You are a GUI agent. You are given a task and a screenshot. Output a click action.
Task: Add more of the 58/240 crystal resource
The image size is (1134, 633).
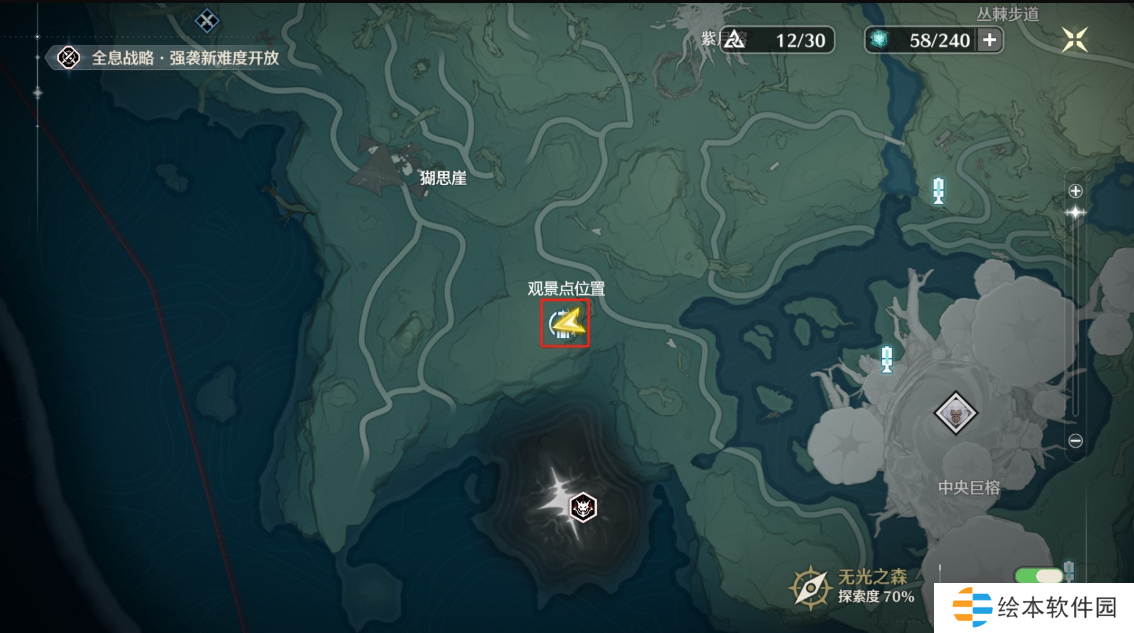coord(990,40)
